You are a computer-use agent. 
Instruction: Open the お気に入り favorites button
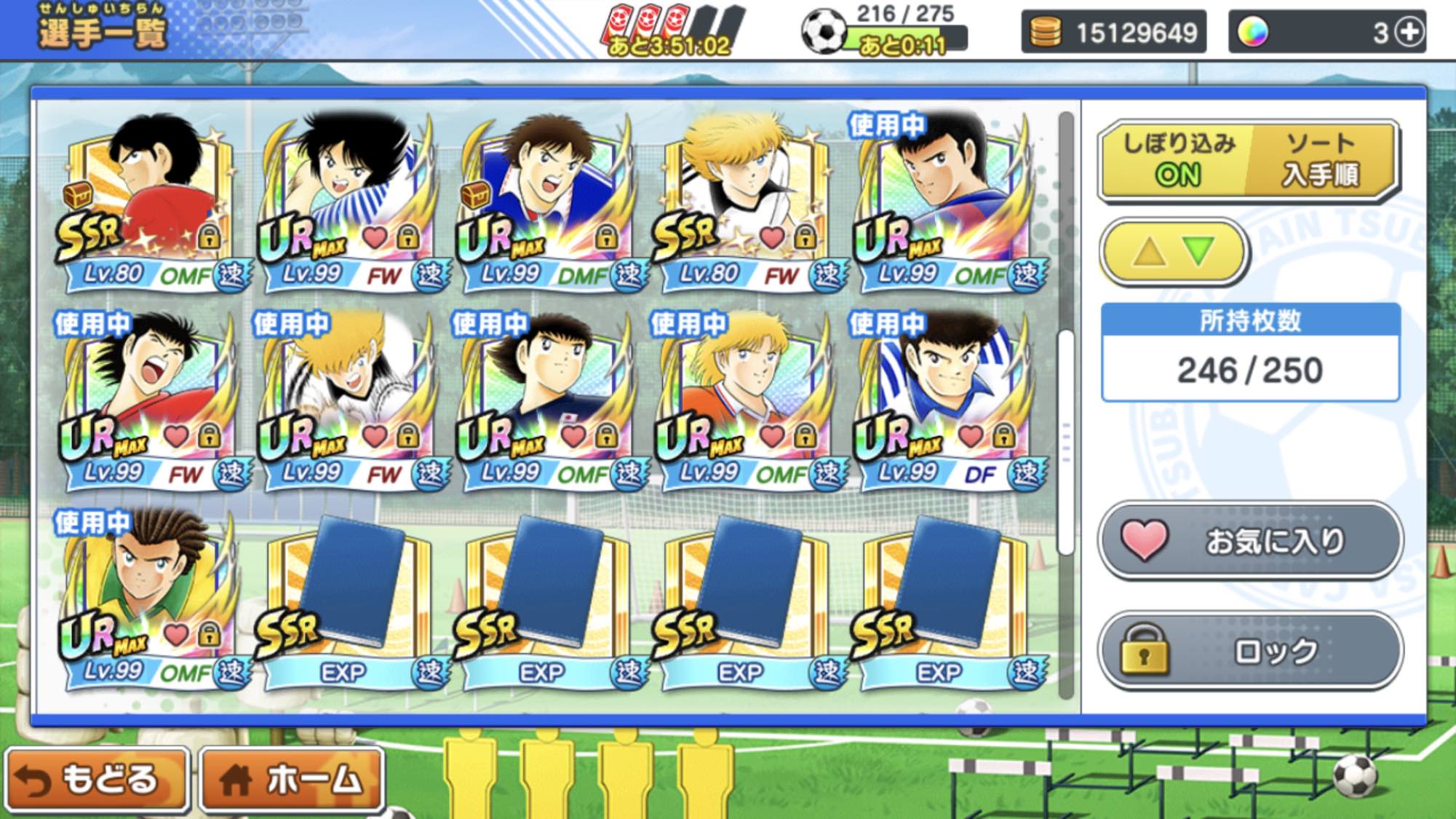pyautogui.click(x=1249, y=541)
